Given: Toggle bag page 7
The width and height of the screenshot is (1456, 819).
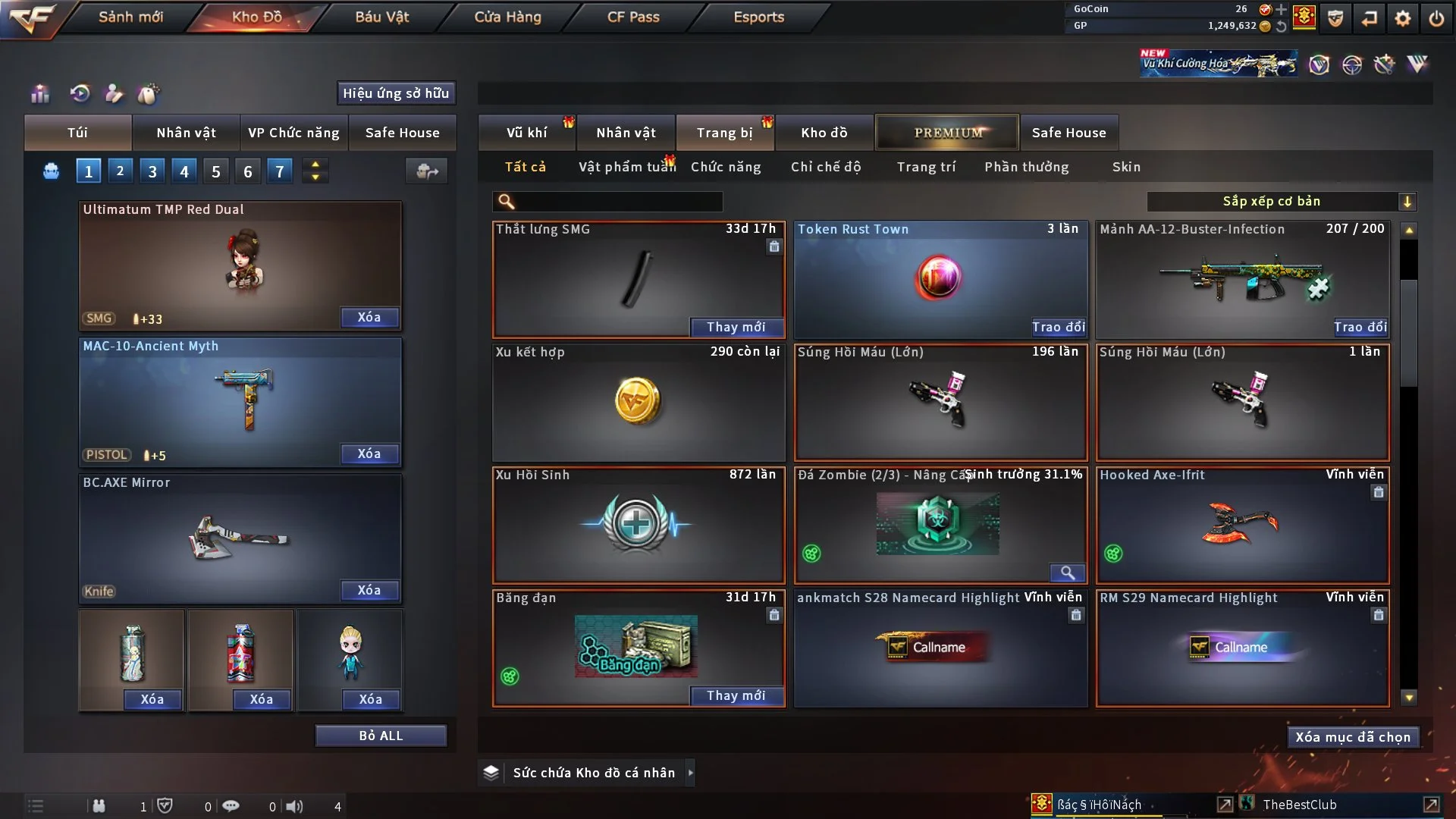Looking at the screenshot, I should [279, 171].
